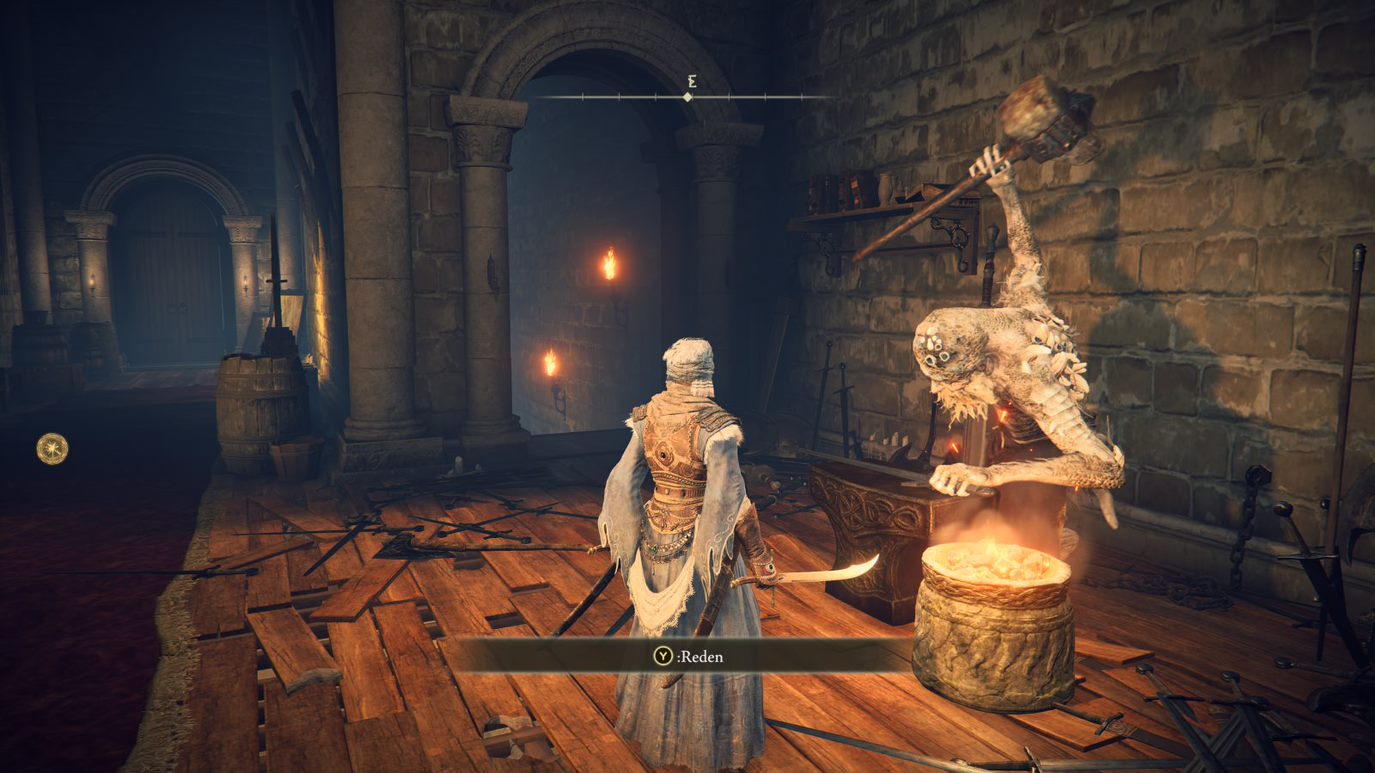Select the compass bar's diamond direction marker

688,97
